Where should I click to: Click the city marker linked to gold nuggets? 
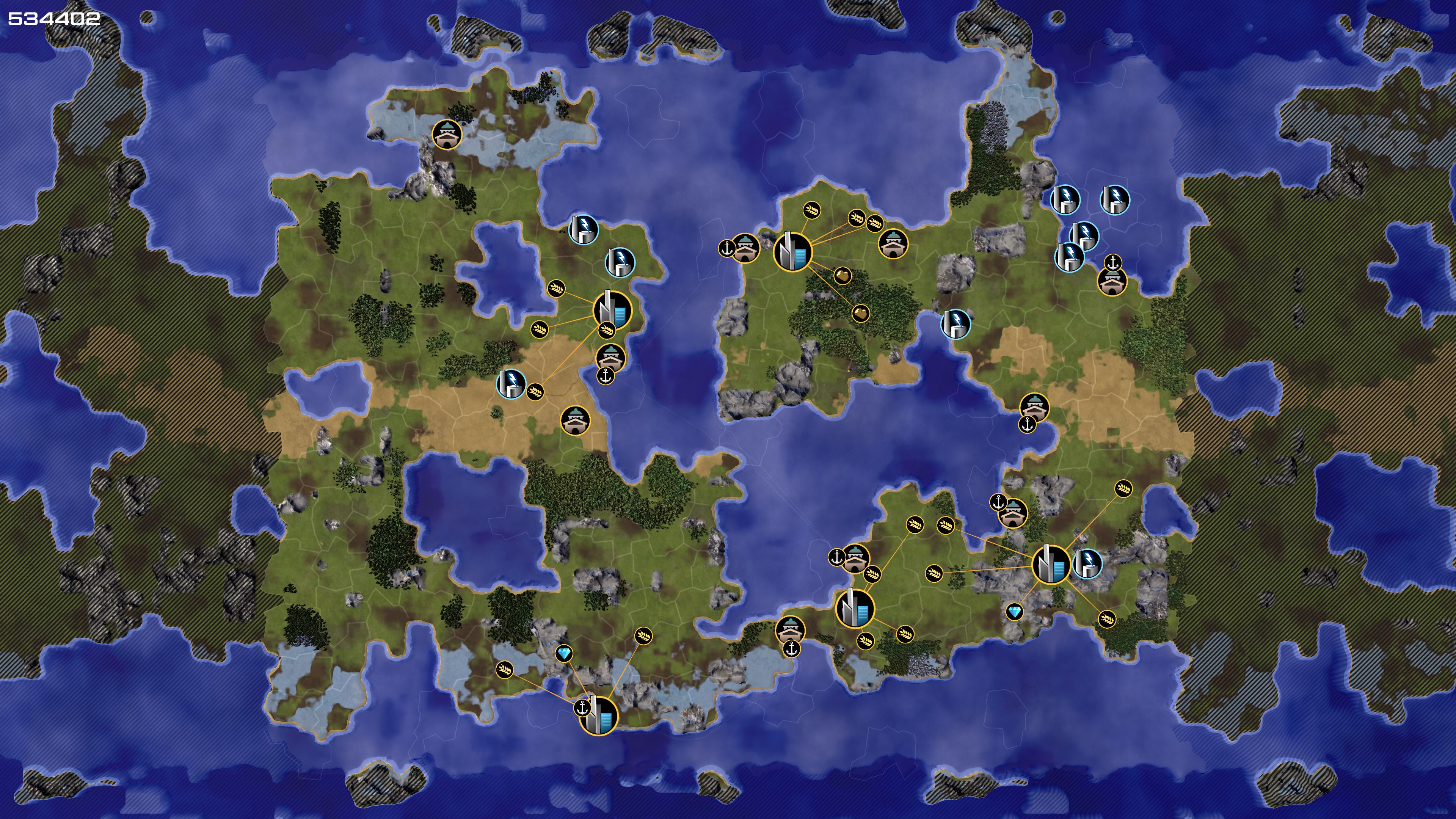pos(792,252)
